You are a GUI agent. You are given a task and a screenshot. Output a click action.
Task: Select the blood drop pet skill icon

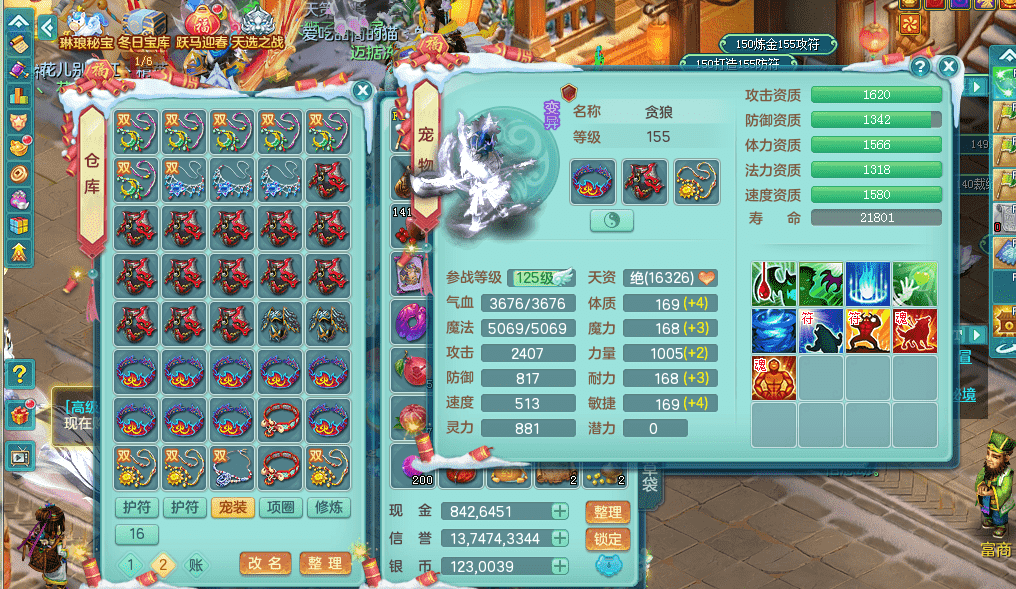773,284
